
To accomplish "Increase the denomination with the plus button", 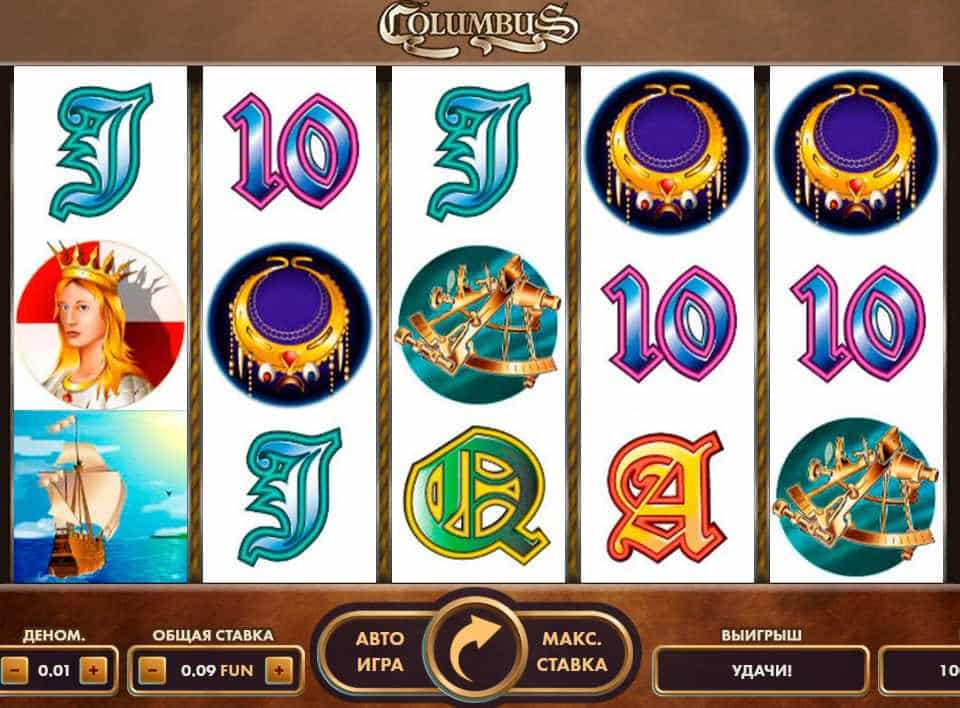I will point(93,670).
